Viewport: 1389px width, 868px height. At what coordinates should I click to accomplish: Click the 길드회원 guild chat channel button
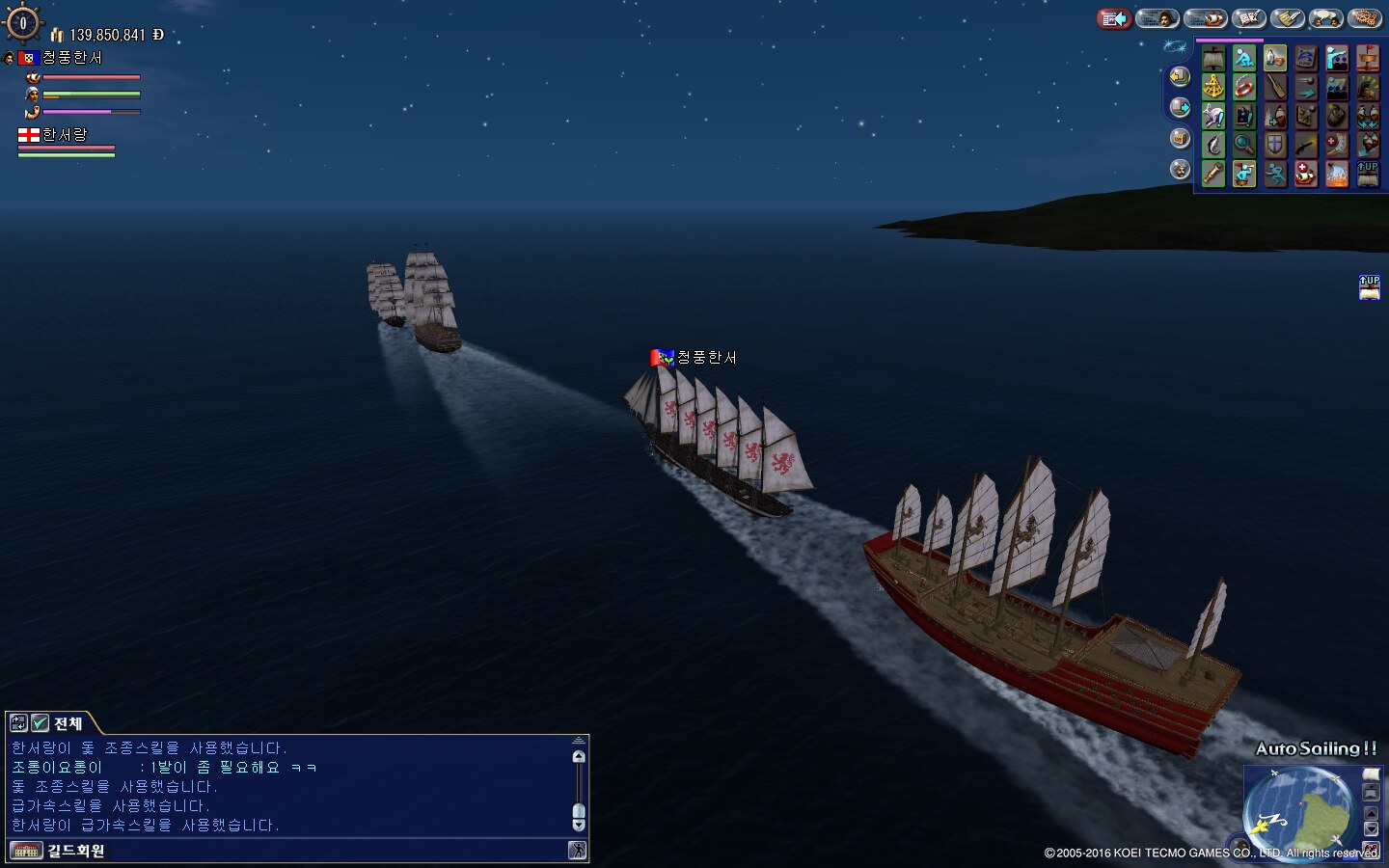[75, 851]
